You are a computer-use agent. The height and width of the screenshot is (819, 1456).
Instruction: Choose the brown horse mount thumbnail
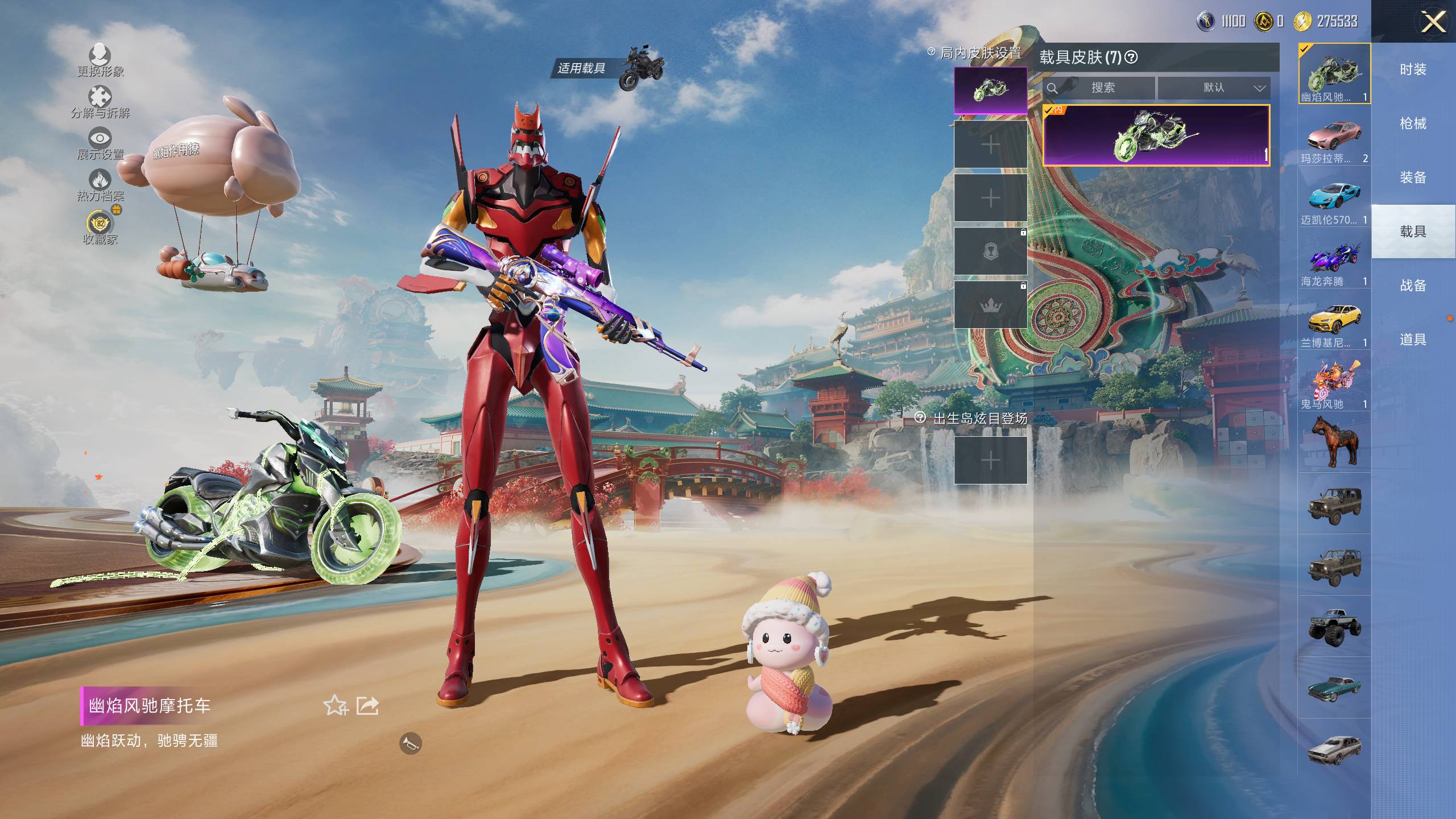click(1334, 442)
